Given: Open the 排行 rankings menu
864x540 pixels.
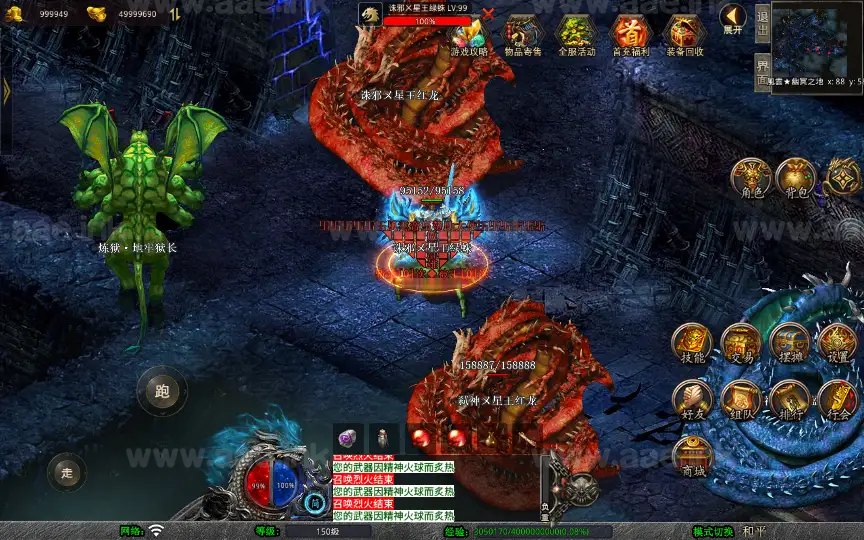Looking at the screenshot, I should click(x=790, y=400).
